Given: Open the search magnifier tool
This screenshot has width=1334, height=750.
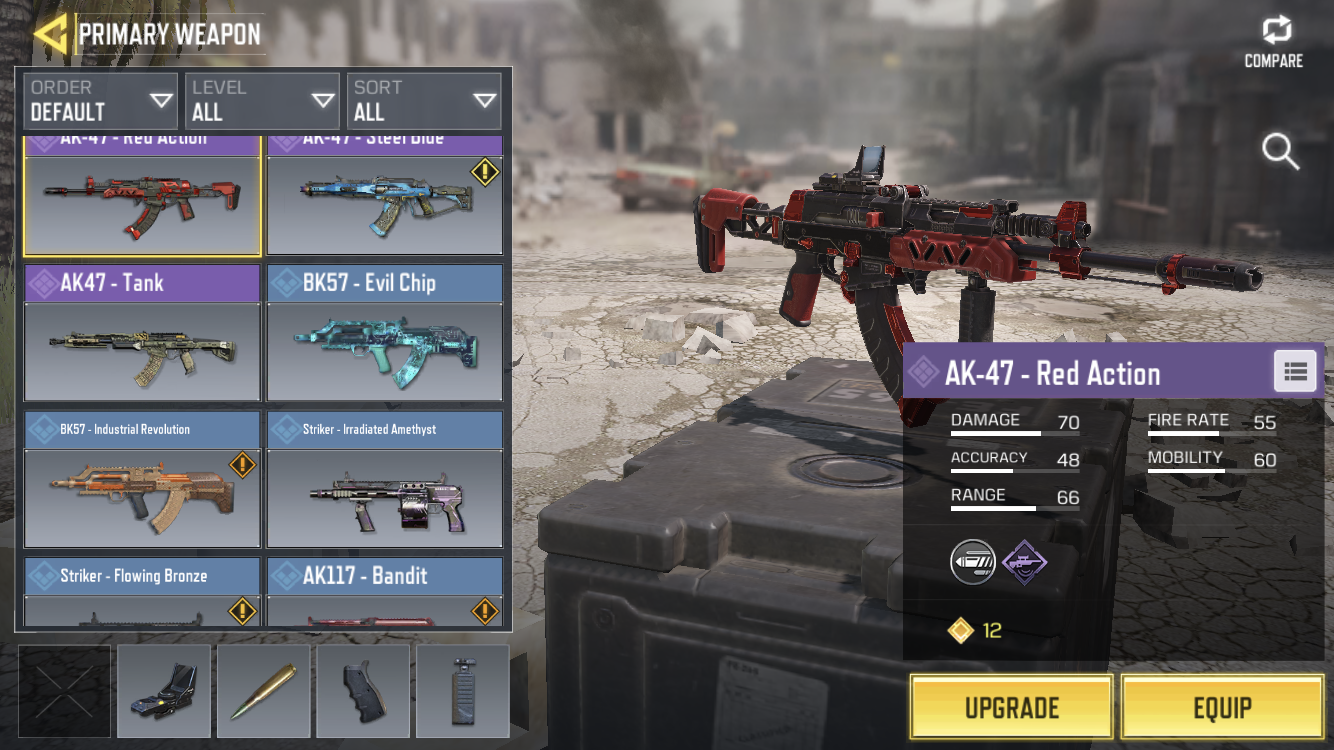Looking at the screenshot, I should pos(1280,153).
